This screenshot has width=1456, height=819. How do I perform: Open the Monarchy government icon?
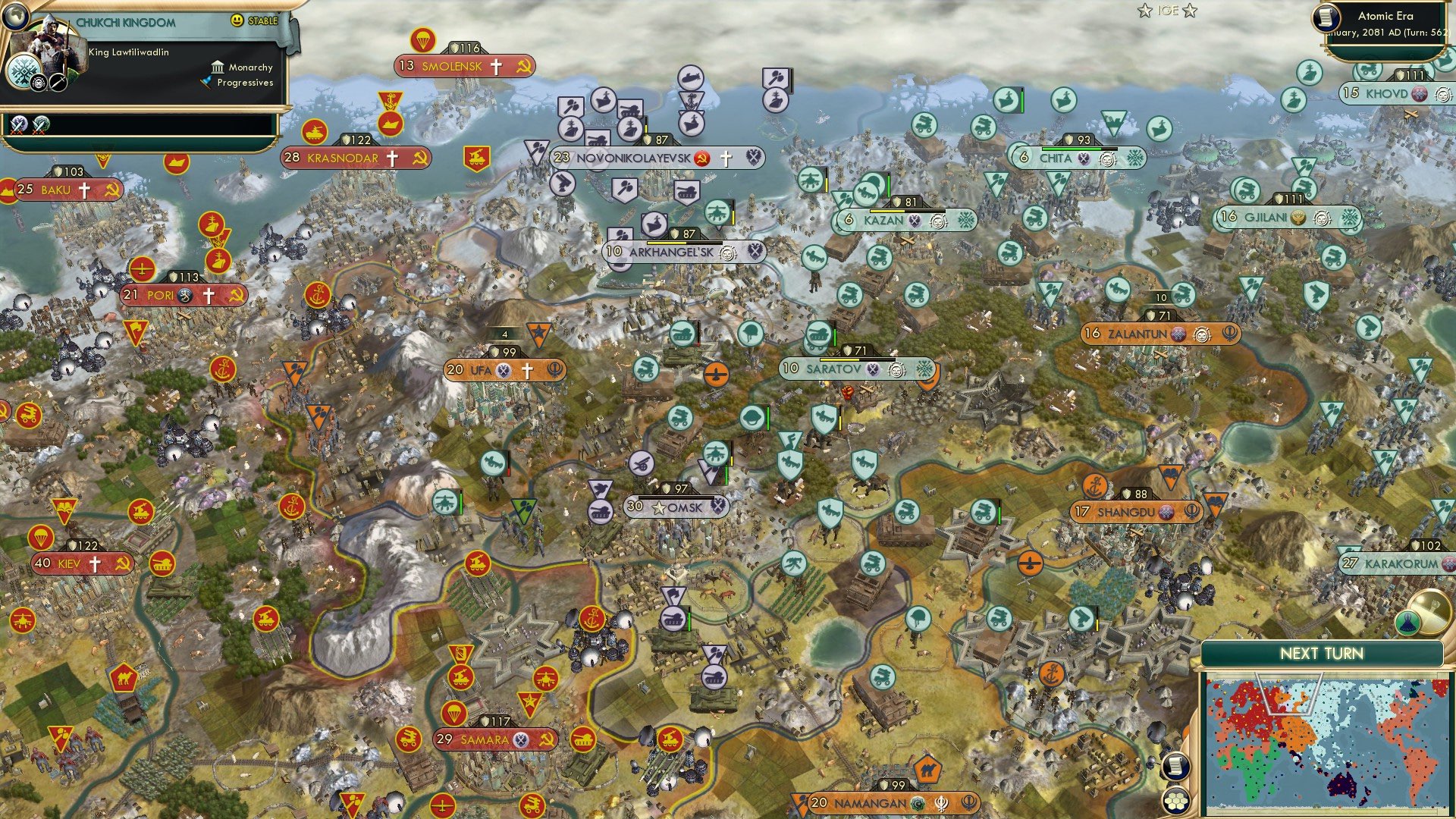(218, 68)
